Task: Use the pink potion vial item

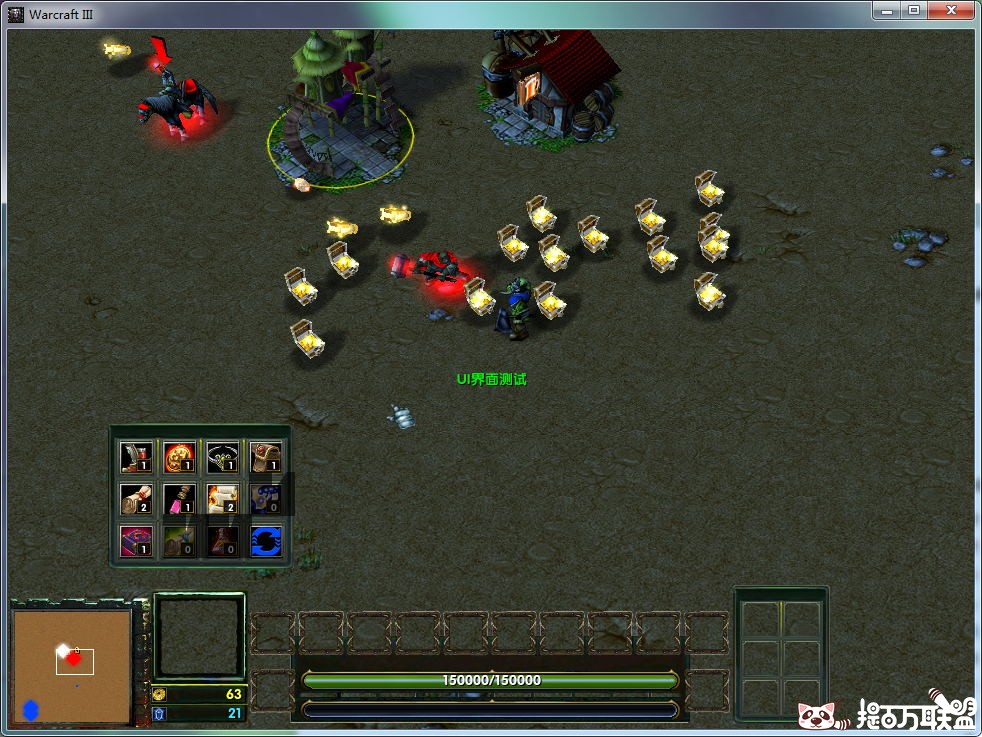Action: pos(179,498)
